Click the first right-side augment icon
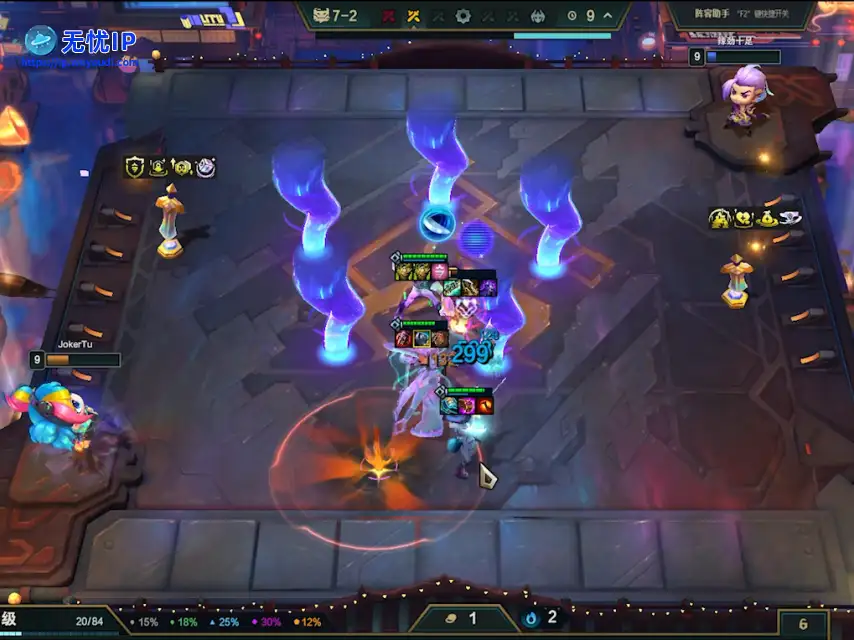The image size is (854, 640). [x=720, y=217]
